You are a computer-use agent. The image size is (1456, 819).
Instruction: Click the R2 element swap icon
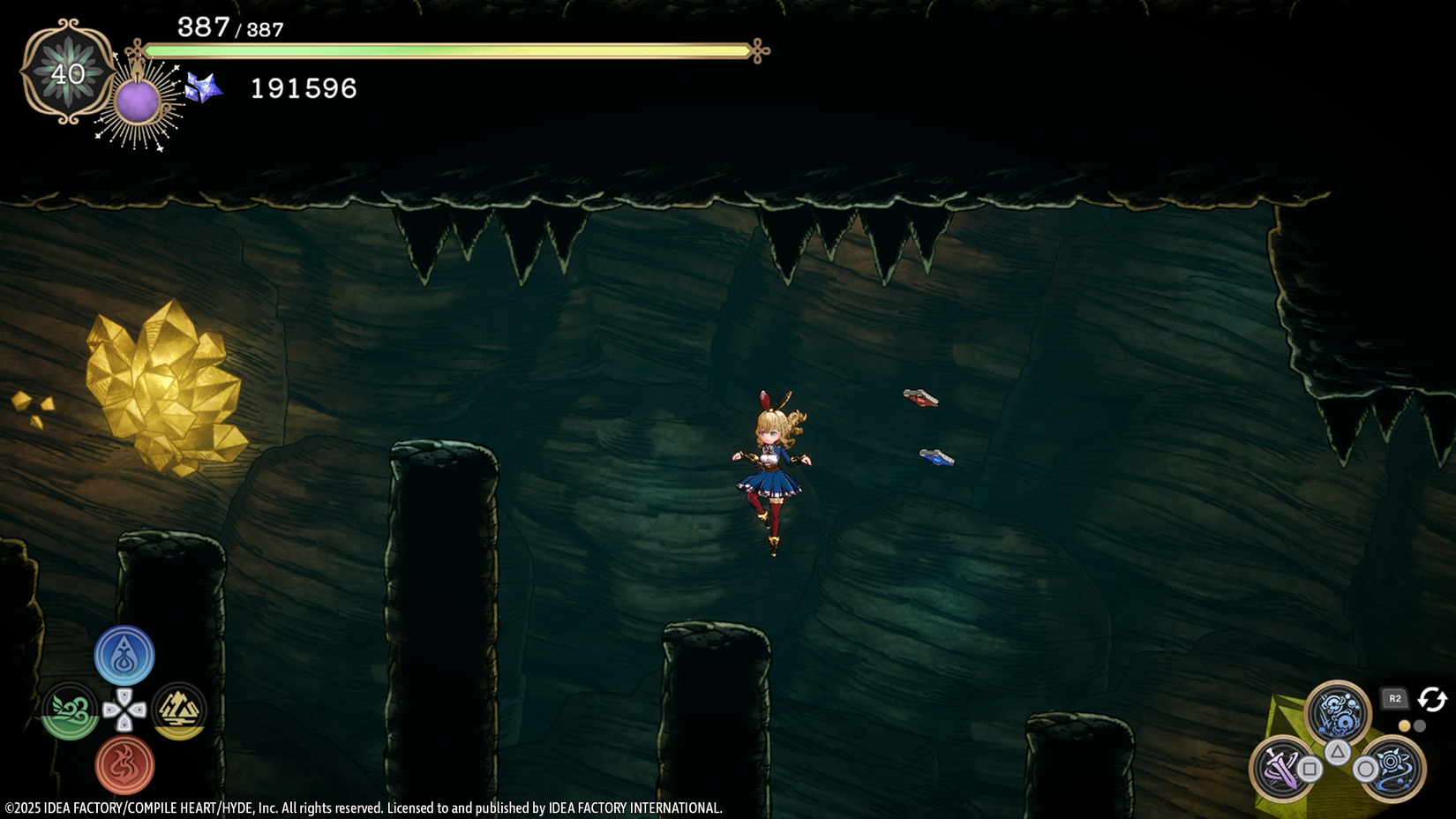1395,699
